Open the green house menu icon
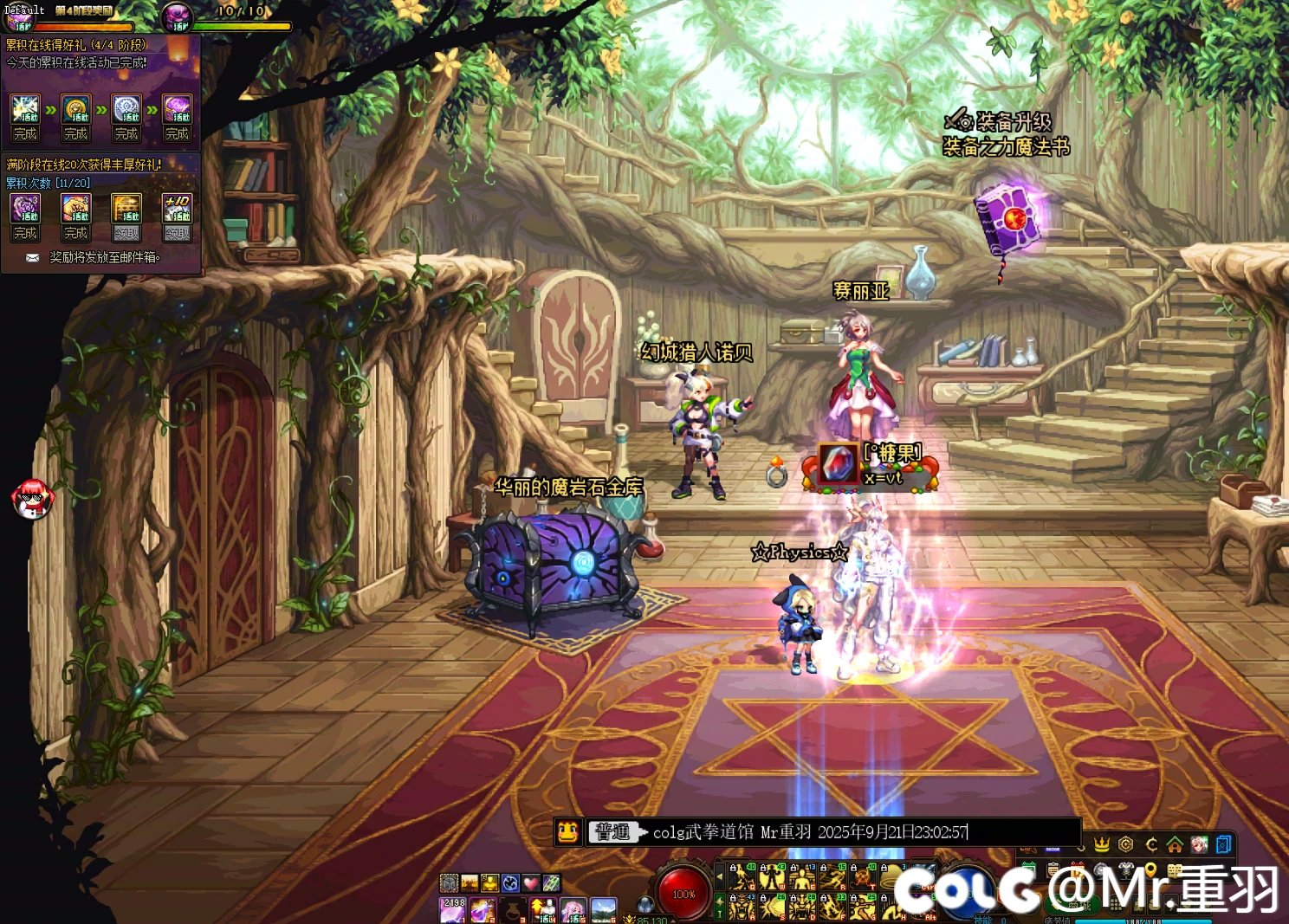 pyautogui.click(x=1175, y=843)
